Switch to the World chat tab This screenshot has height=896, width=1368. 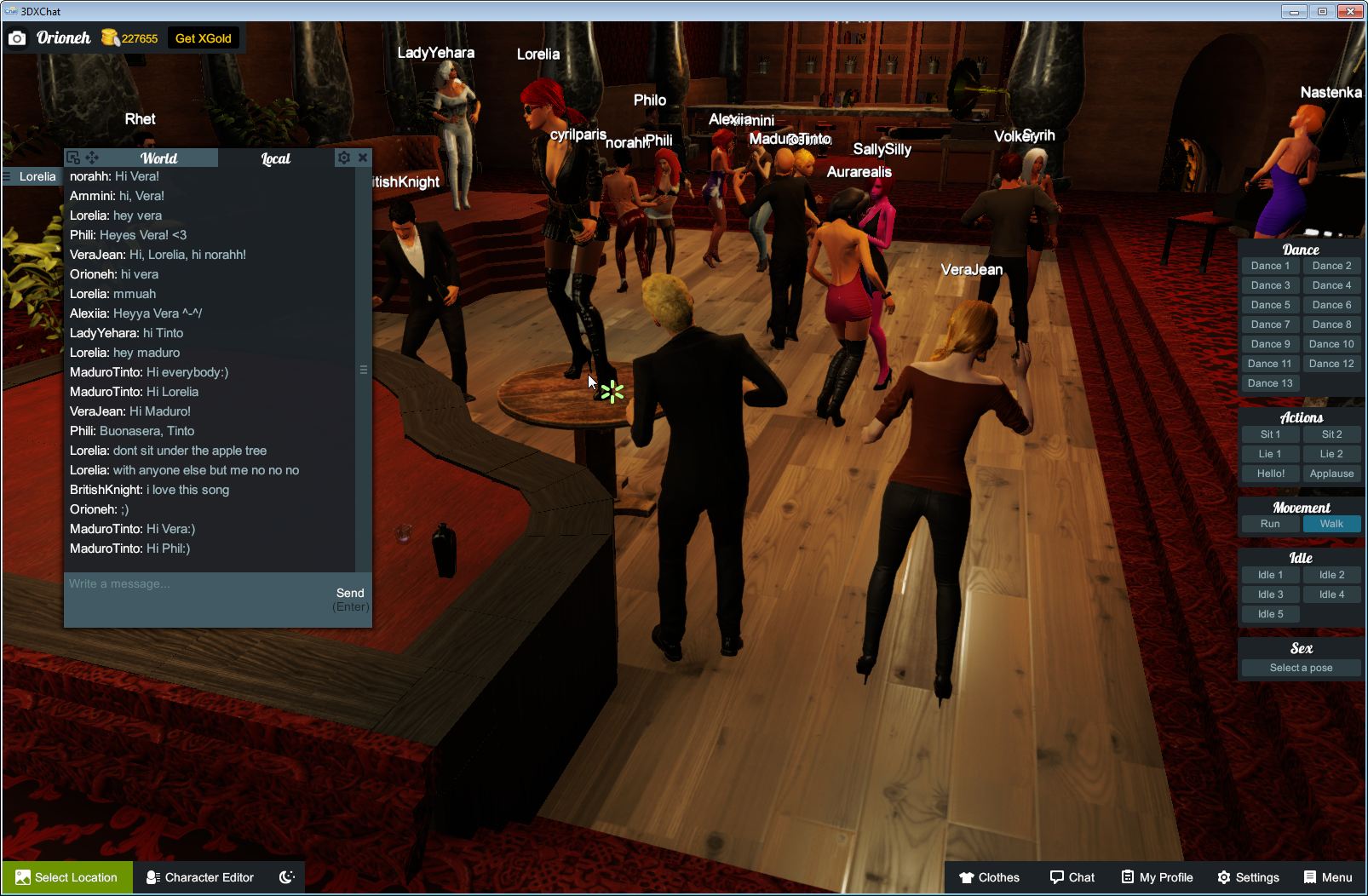(x=159, y=158)
